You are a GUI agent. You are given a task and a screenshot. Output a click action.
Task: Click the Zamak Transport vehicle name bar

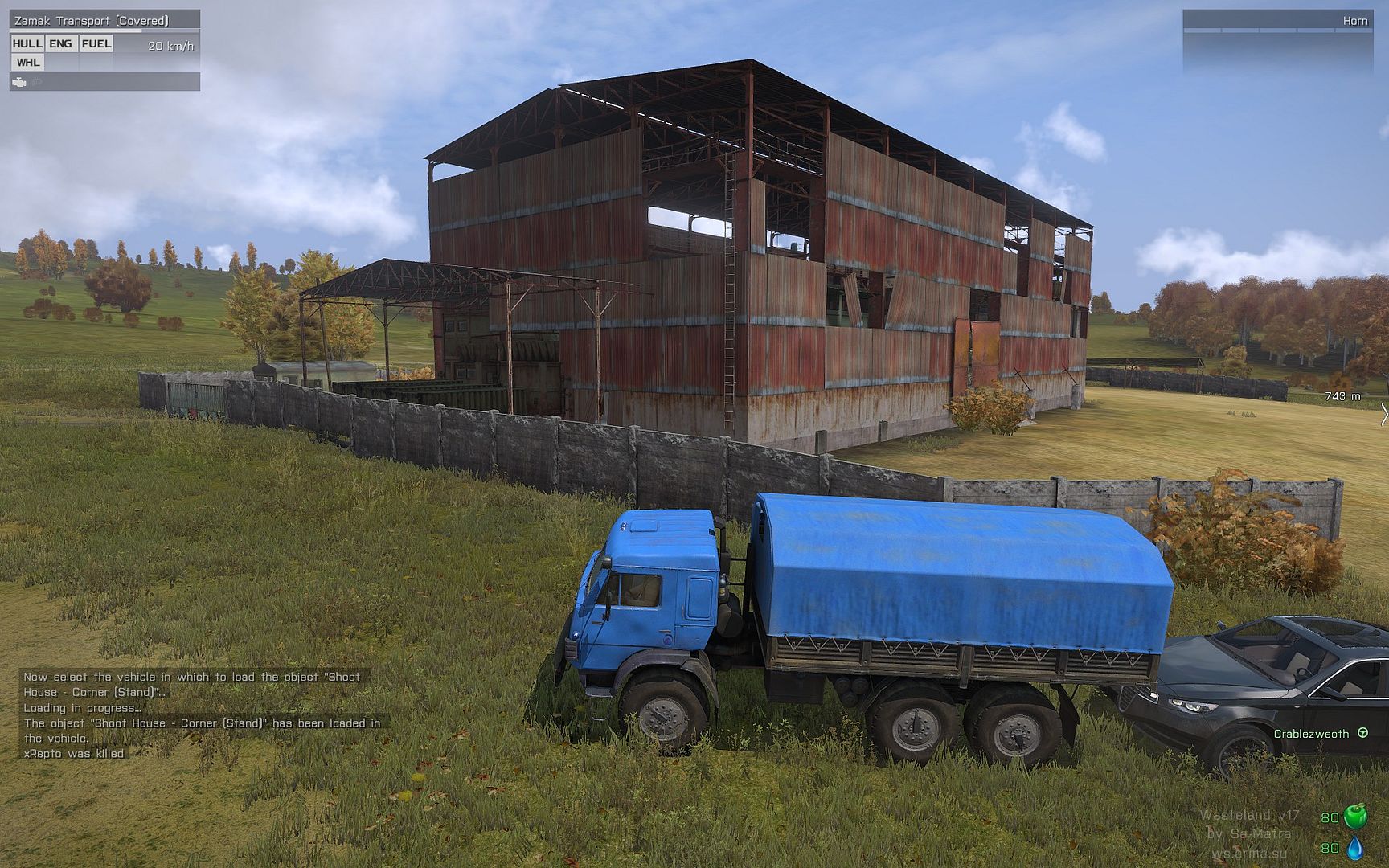pos(104,21)
